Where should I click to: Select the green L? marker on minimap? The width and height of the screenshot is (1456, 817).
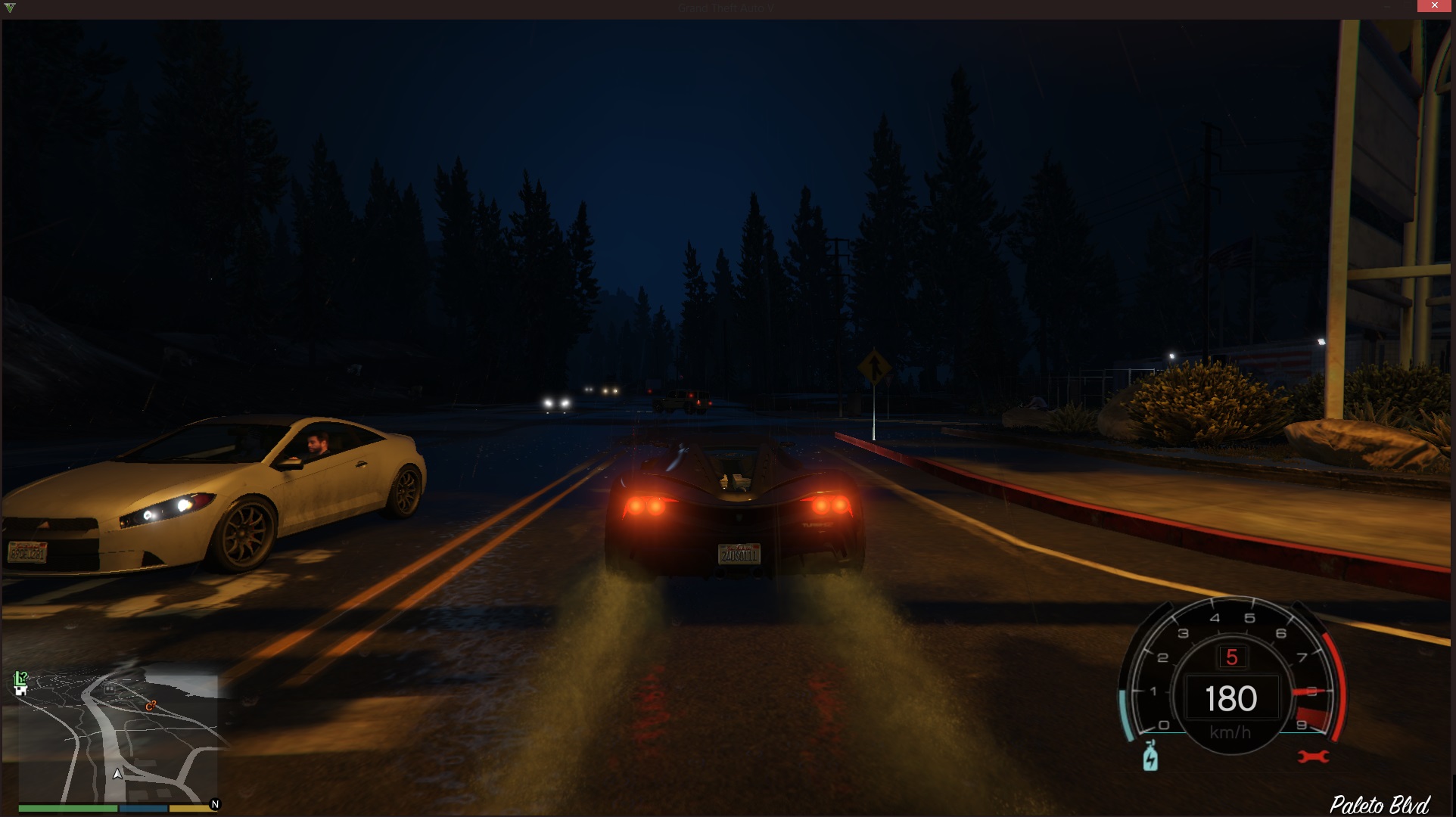pos(21,677)
